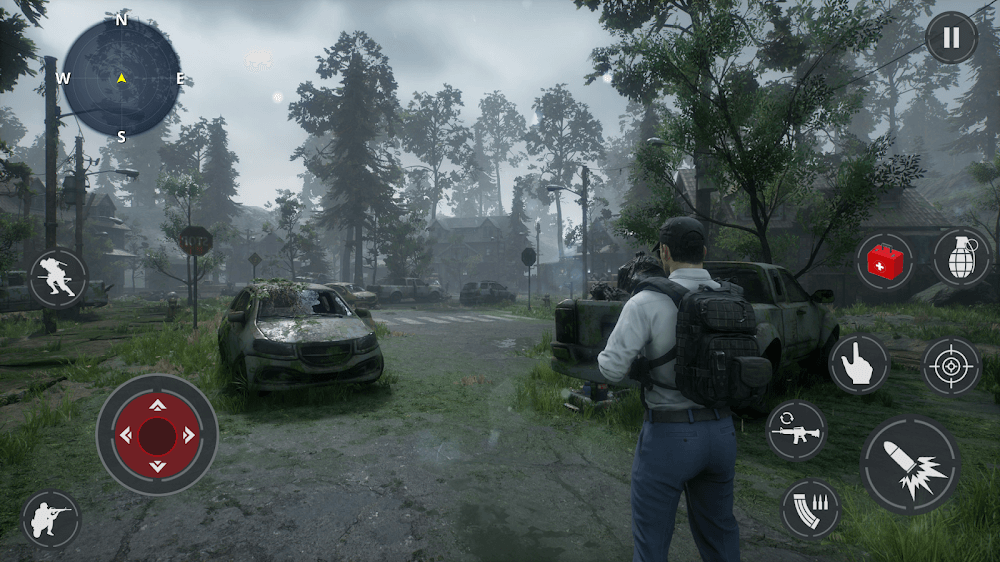This screenshot has height=562, width=1000.
Task: Toggle the crouching soldier stance
Action: (51, 519)
